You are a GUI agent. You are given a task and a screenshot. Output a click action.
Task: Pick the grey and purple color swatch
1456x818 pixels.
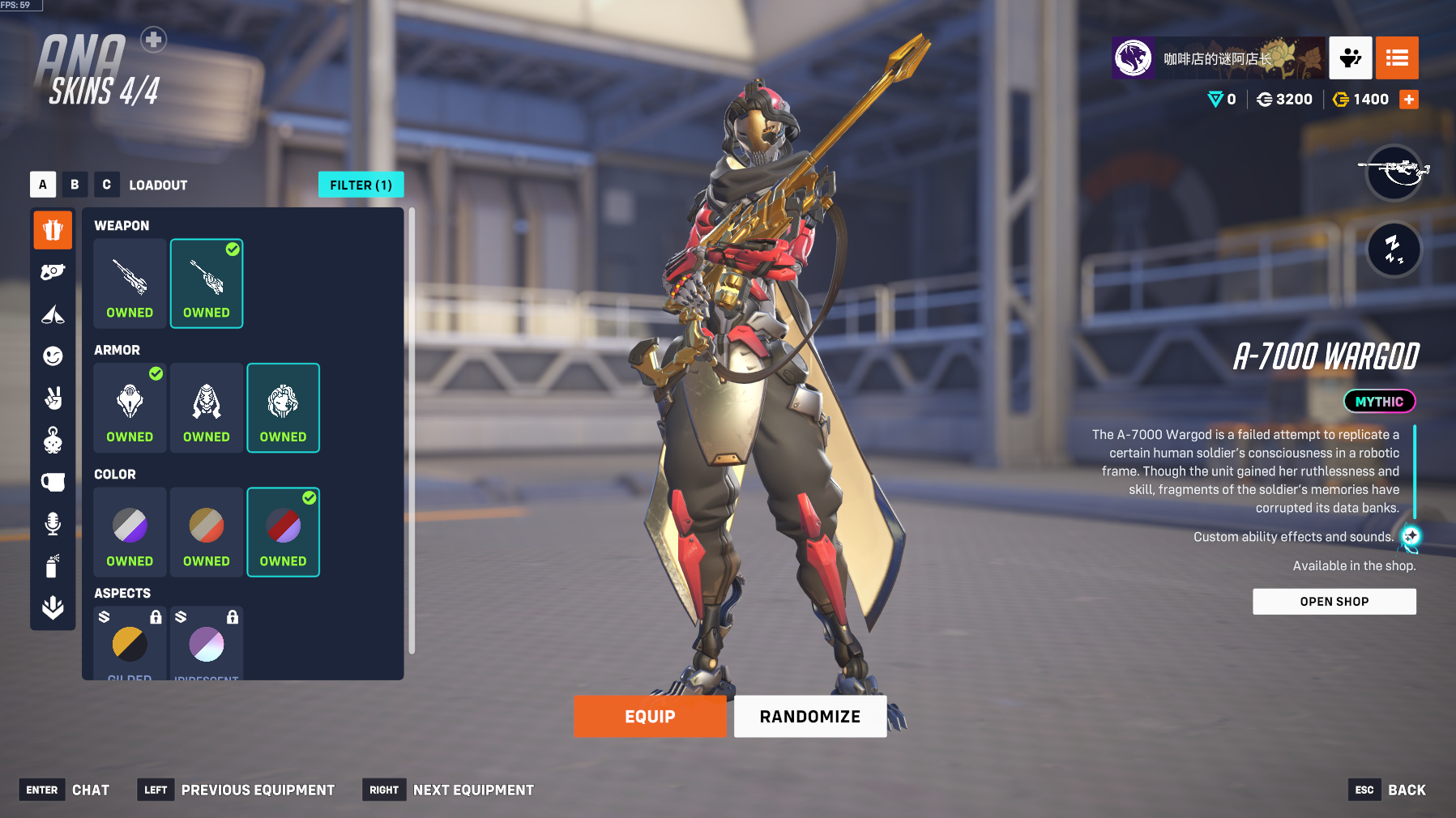coord(130,531)
